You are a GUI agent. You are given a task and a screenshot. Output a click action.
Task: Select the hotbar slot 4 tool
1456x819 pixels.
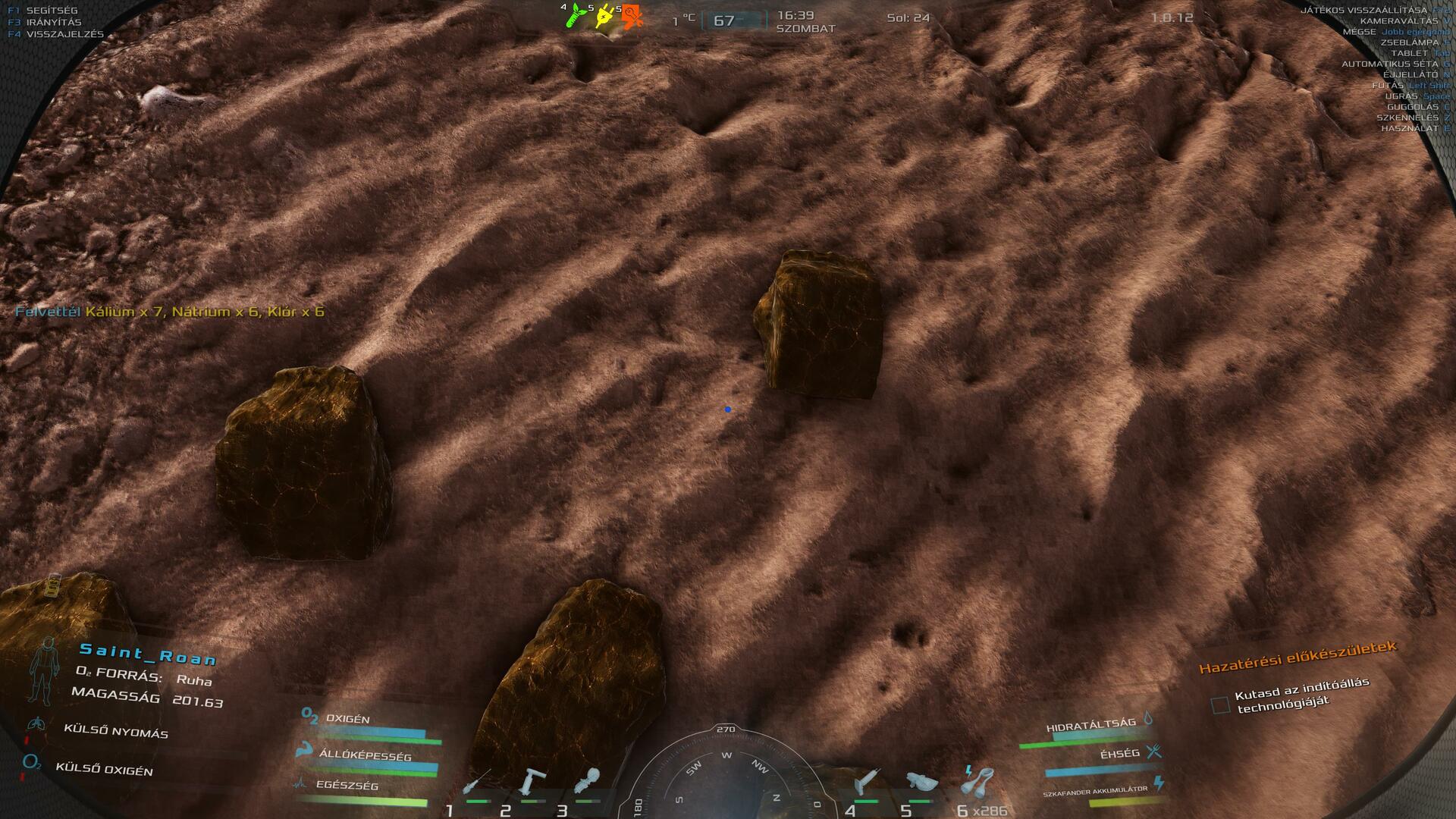pos(866,782)
